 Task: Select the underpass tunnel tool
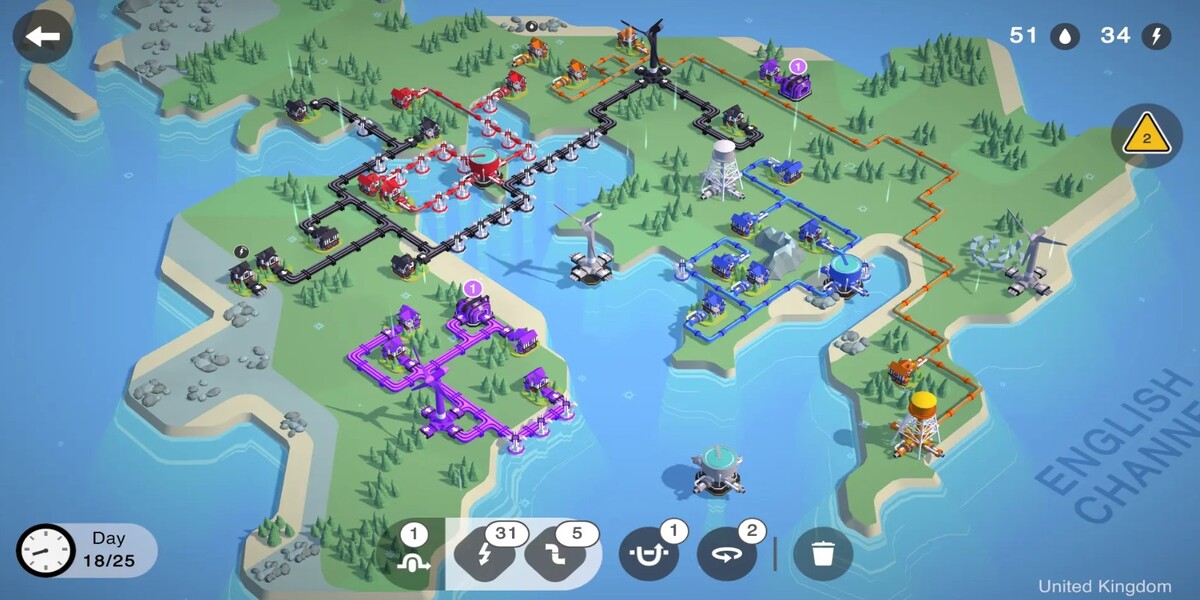[649, 554]
